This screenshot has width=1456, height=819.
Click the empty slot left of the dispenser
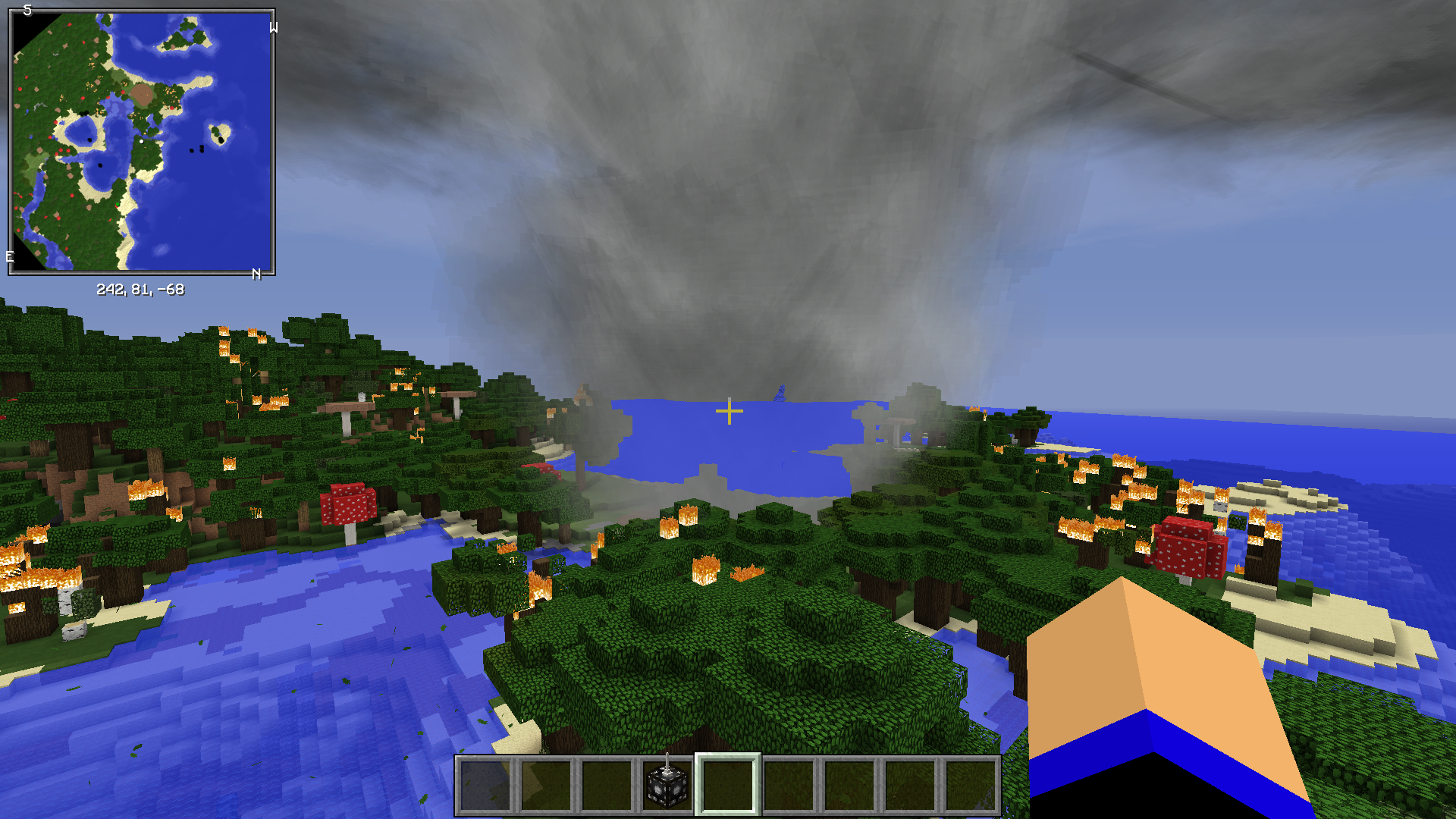tap(607, 787)
